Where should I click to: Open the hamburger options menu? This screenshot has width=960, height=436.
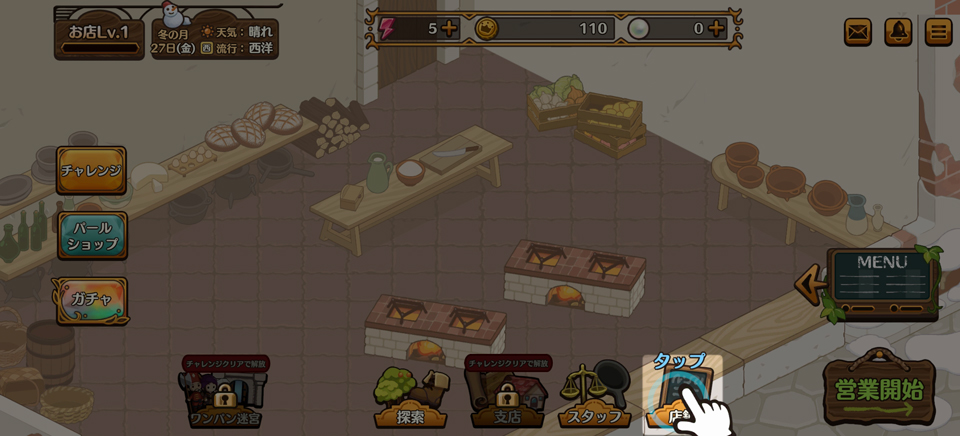[x=938, y=32]
